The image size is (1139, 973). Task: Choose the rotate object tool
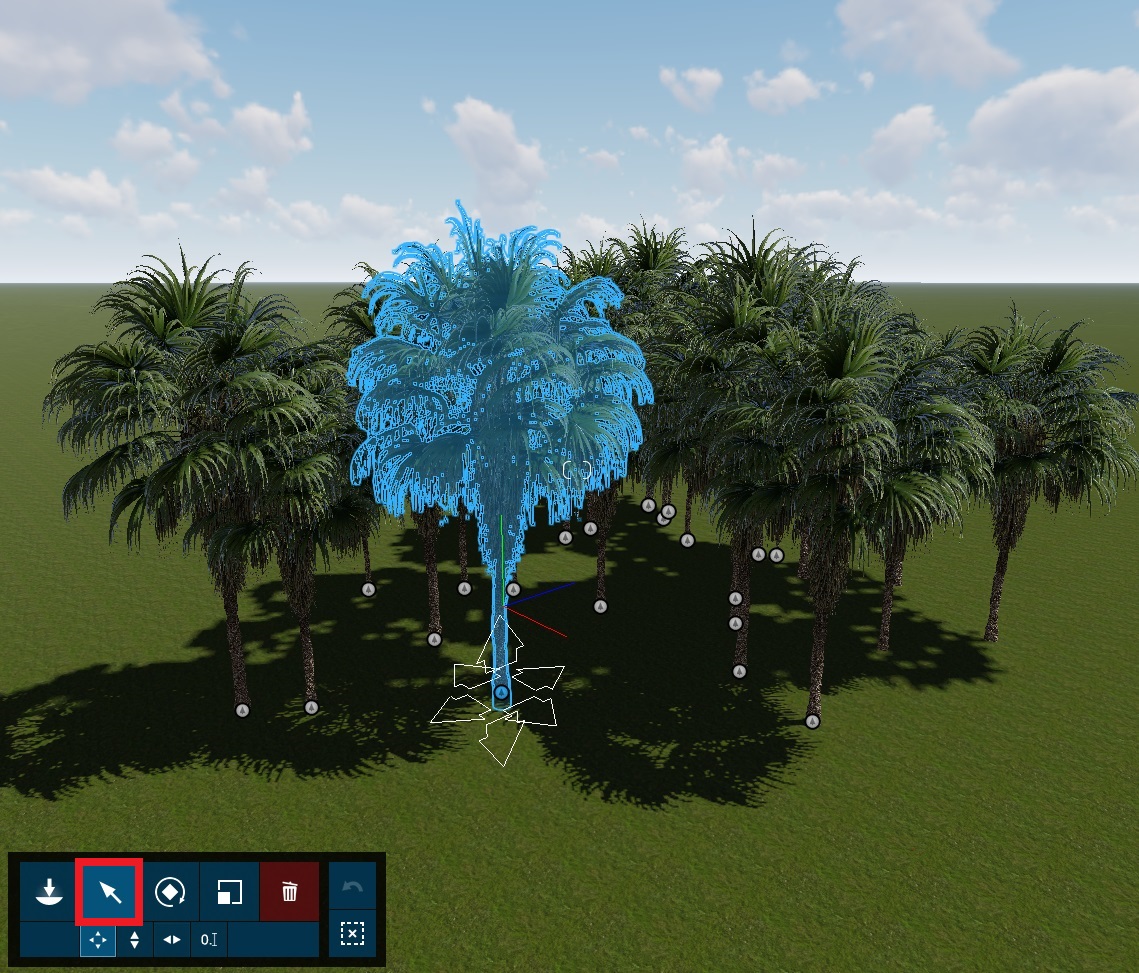[x=170, y=891]
